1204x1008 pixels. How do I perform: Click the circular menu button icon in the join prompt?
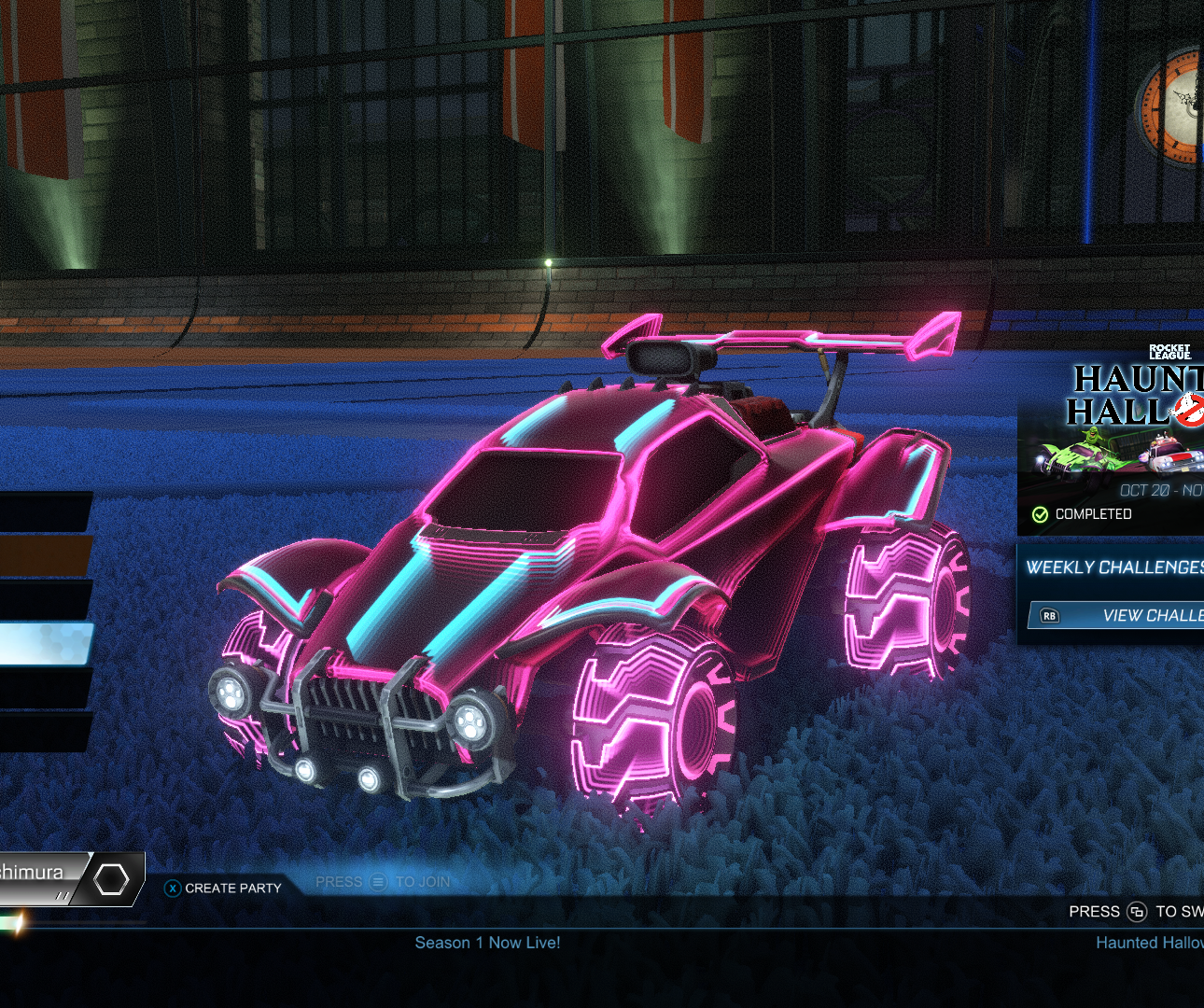(377, 881)
